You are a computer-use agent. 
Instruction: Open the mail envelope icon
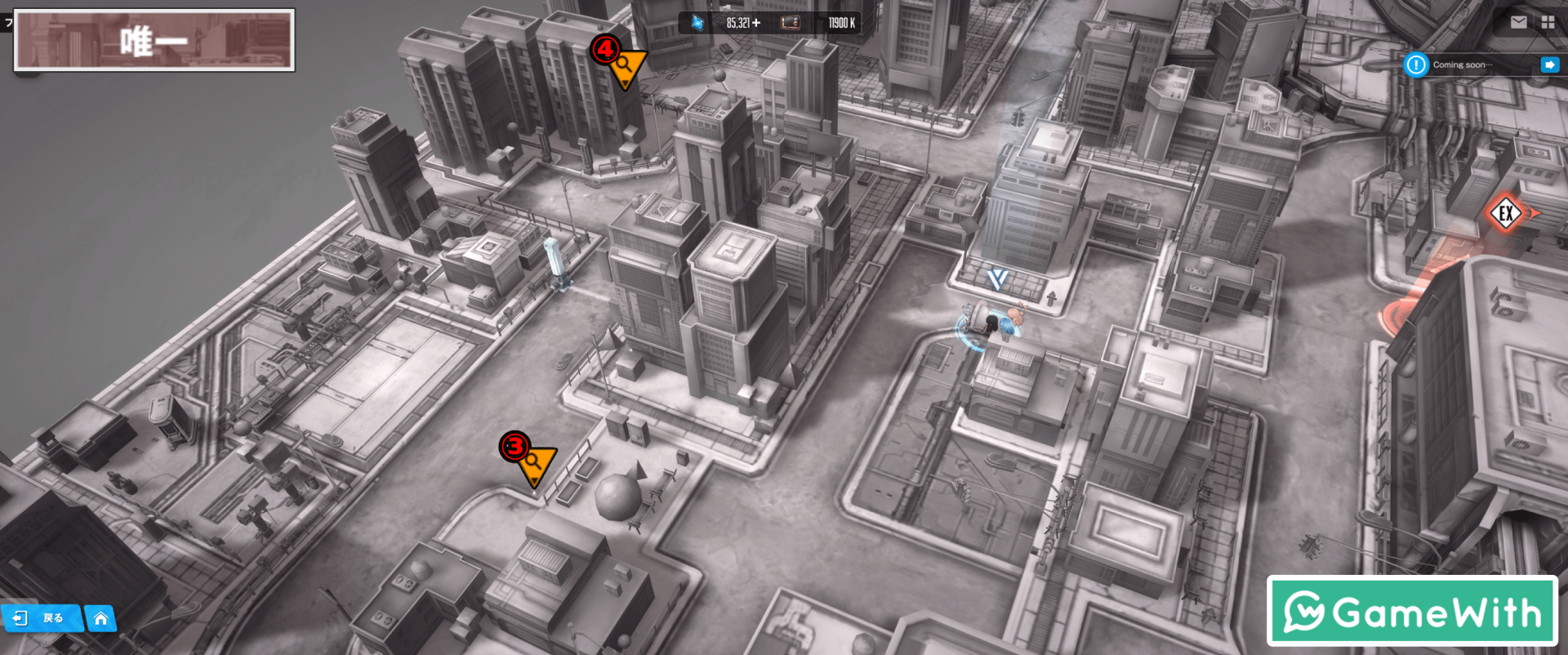tap(1518, 22)
